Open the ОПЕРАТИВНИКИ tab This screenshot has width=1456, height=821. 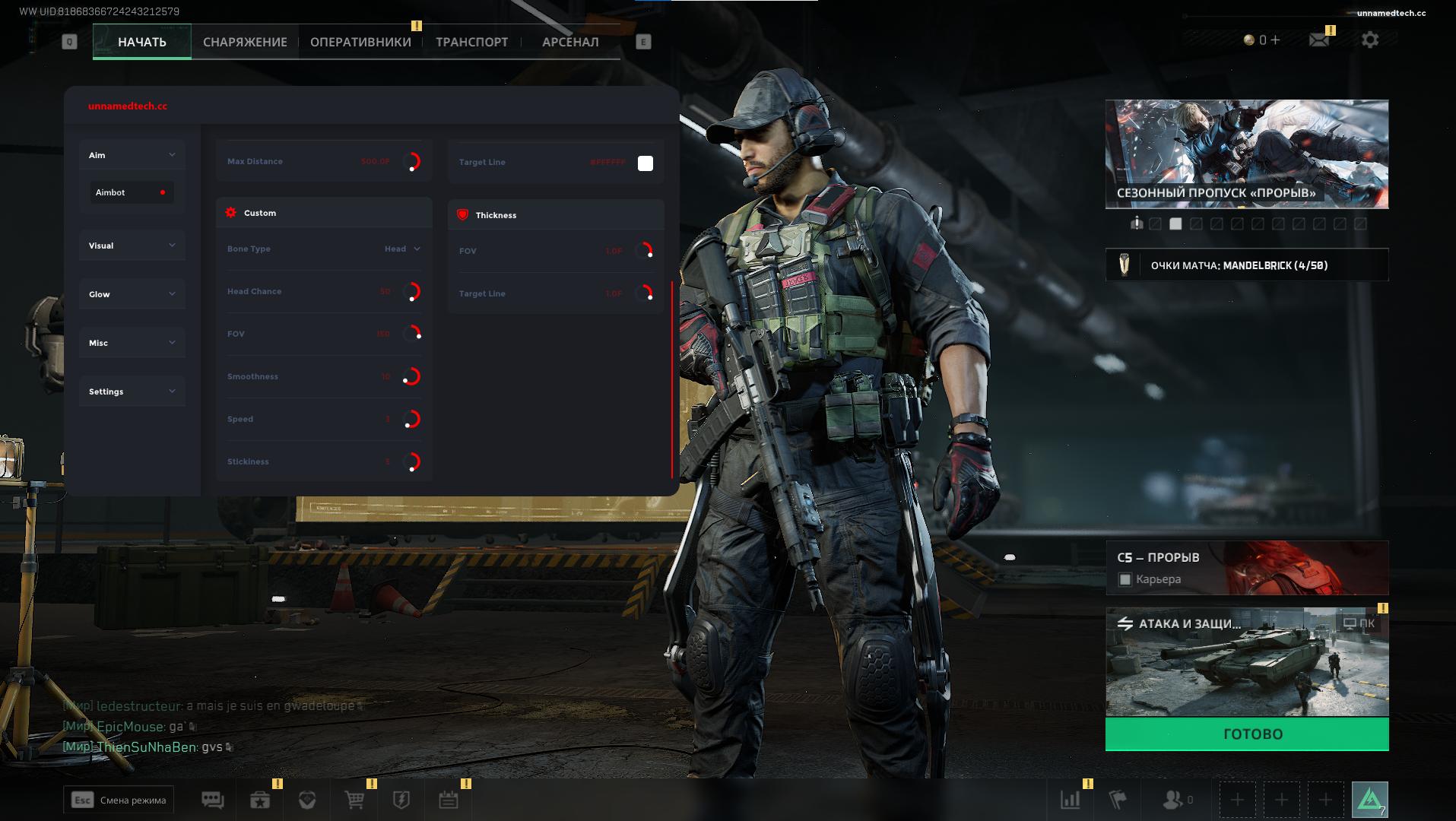[x=360, y=42]
